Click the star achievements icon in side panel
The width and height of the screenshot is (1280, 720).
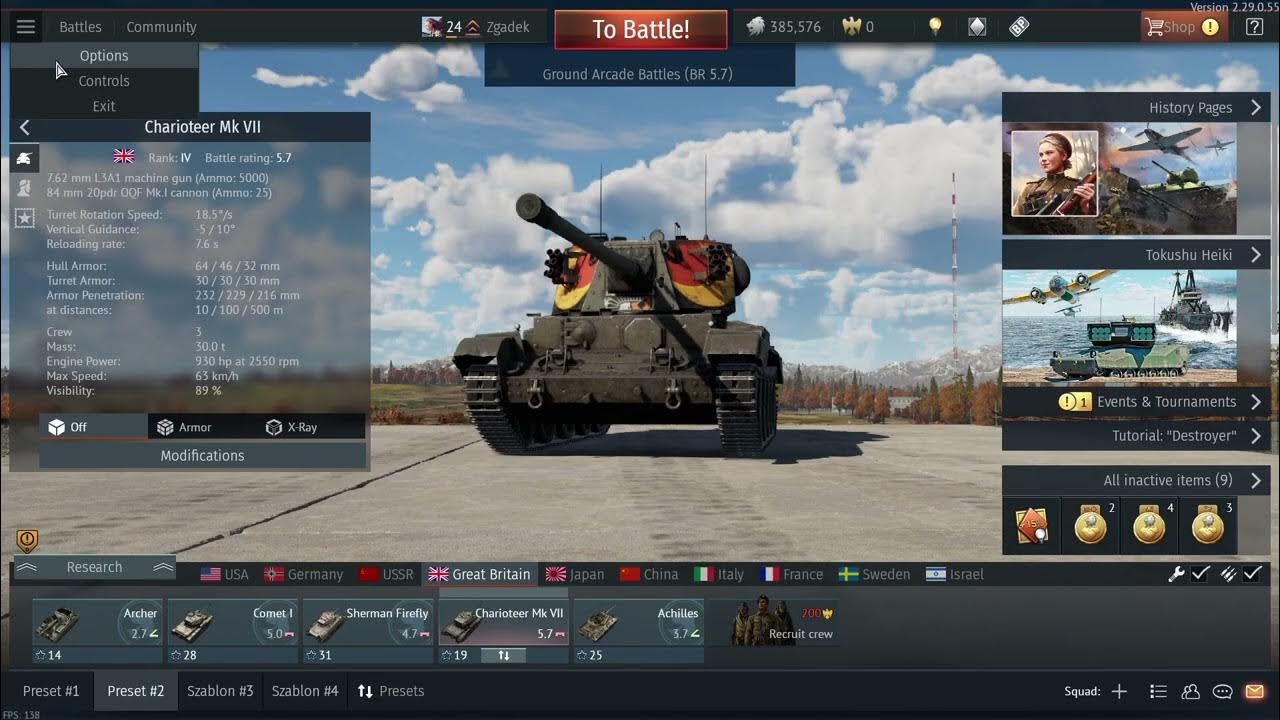pyautogui.click(x=24, y=214)
